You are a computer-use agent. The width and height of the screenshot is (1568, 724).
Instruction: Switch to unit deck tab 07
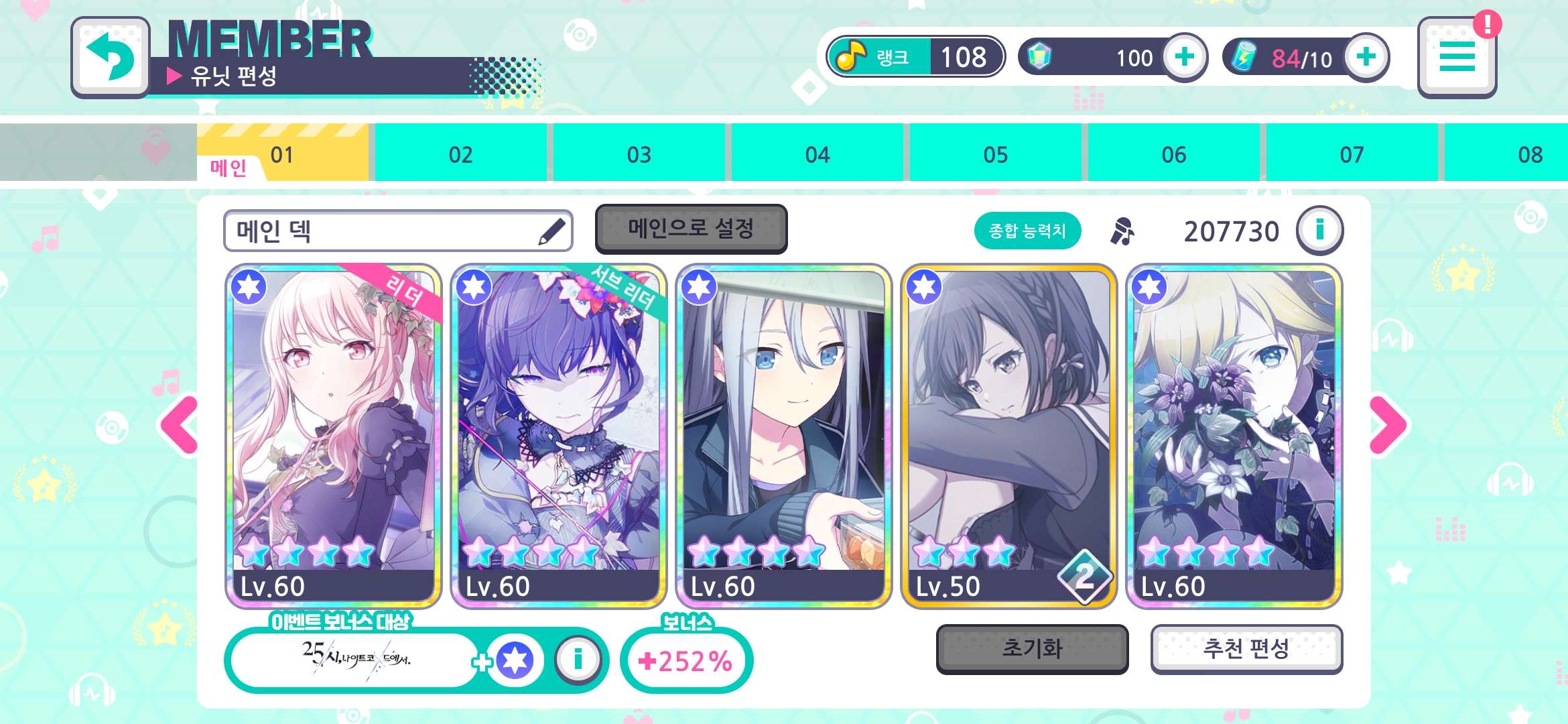click(x=1352, y=154)
